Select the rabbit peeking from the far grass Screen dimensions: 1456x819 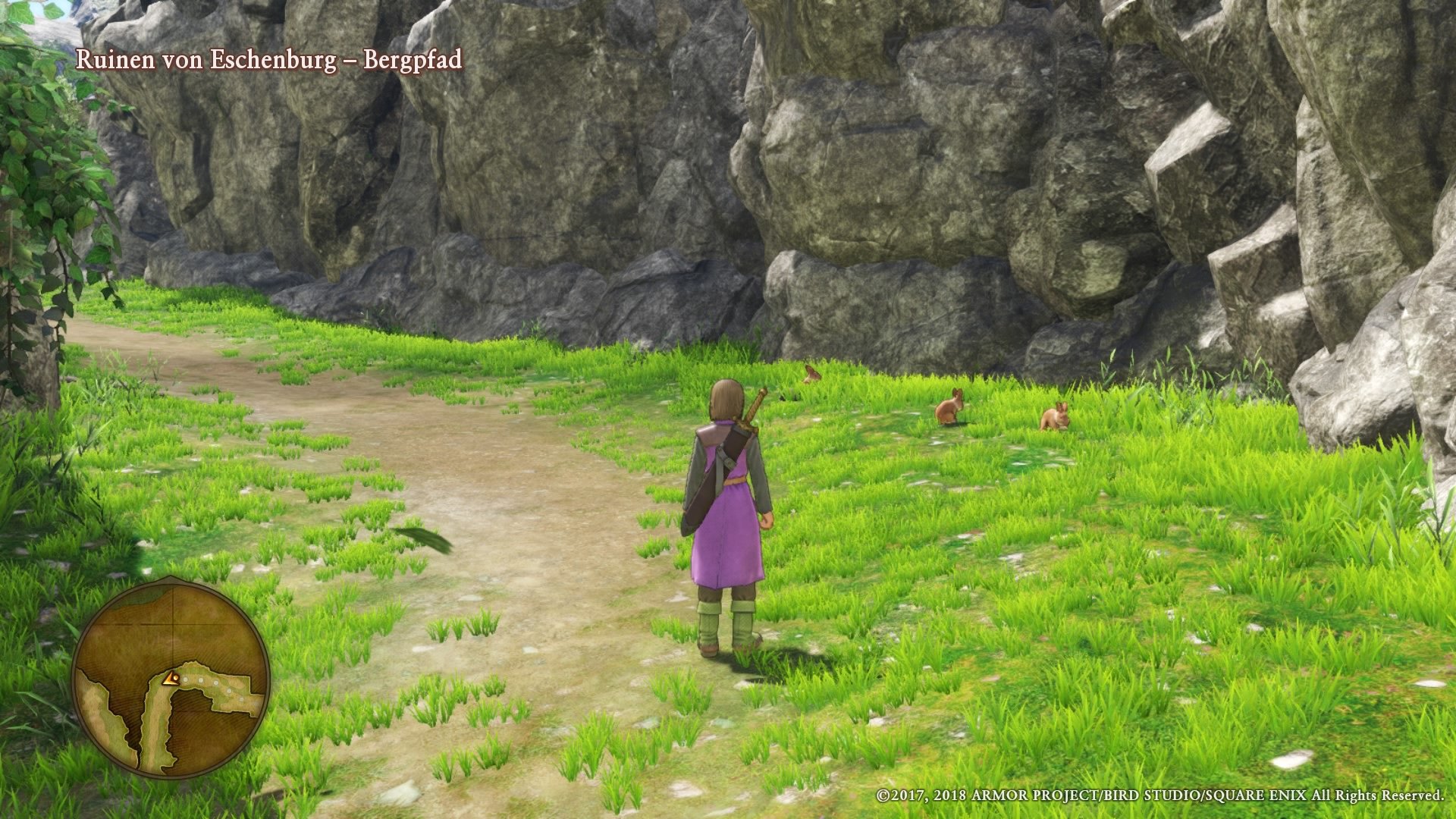coord(810,374)
